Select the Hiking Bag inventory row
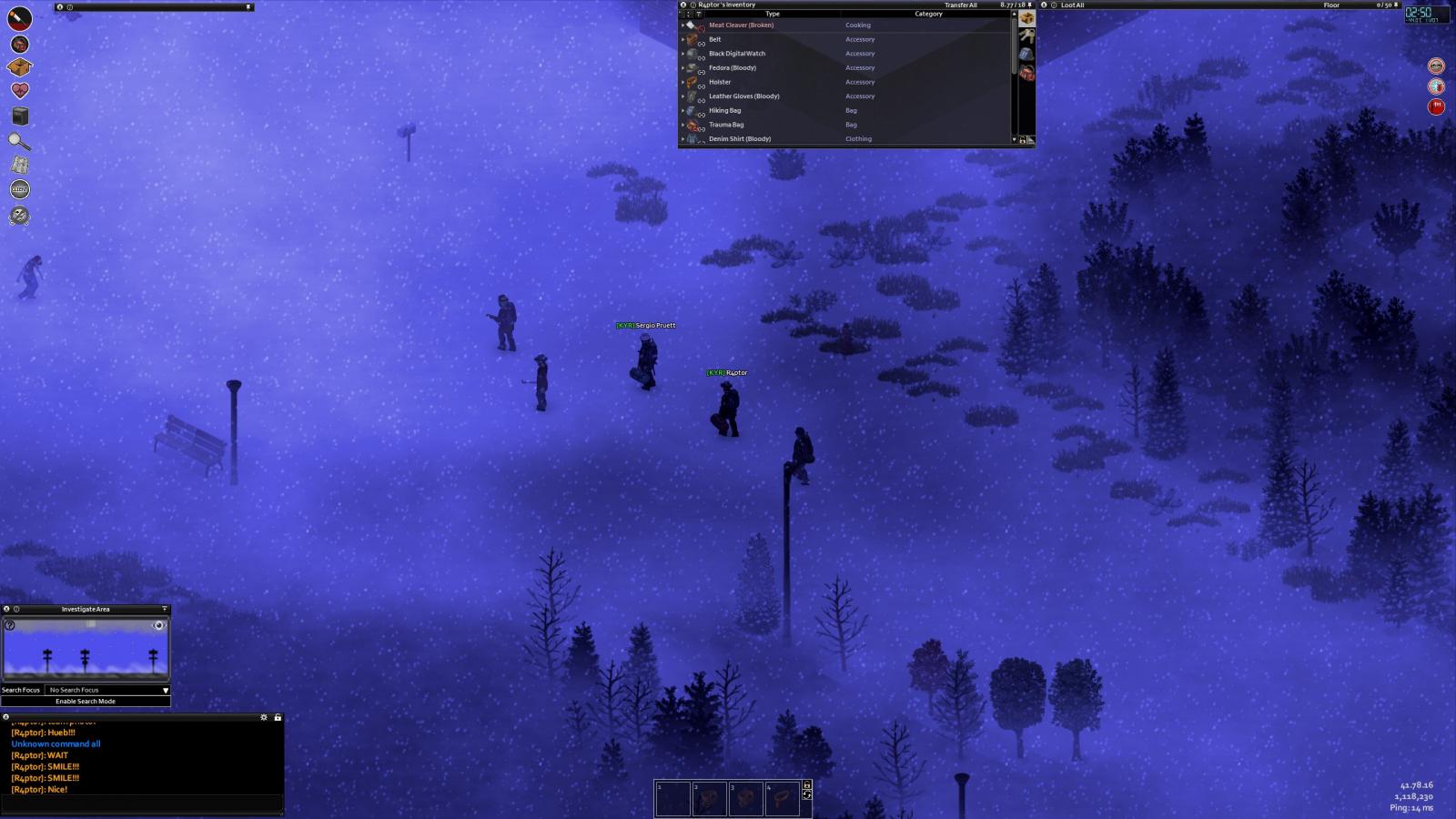 pyautogui.click(x=724, y=111)
